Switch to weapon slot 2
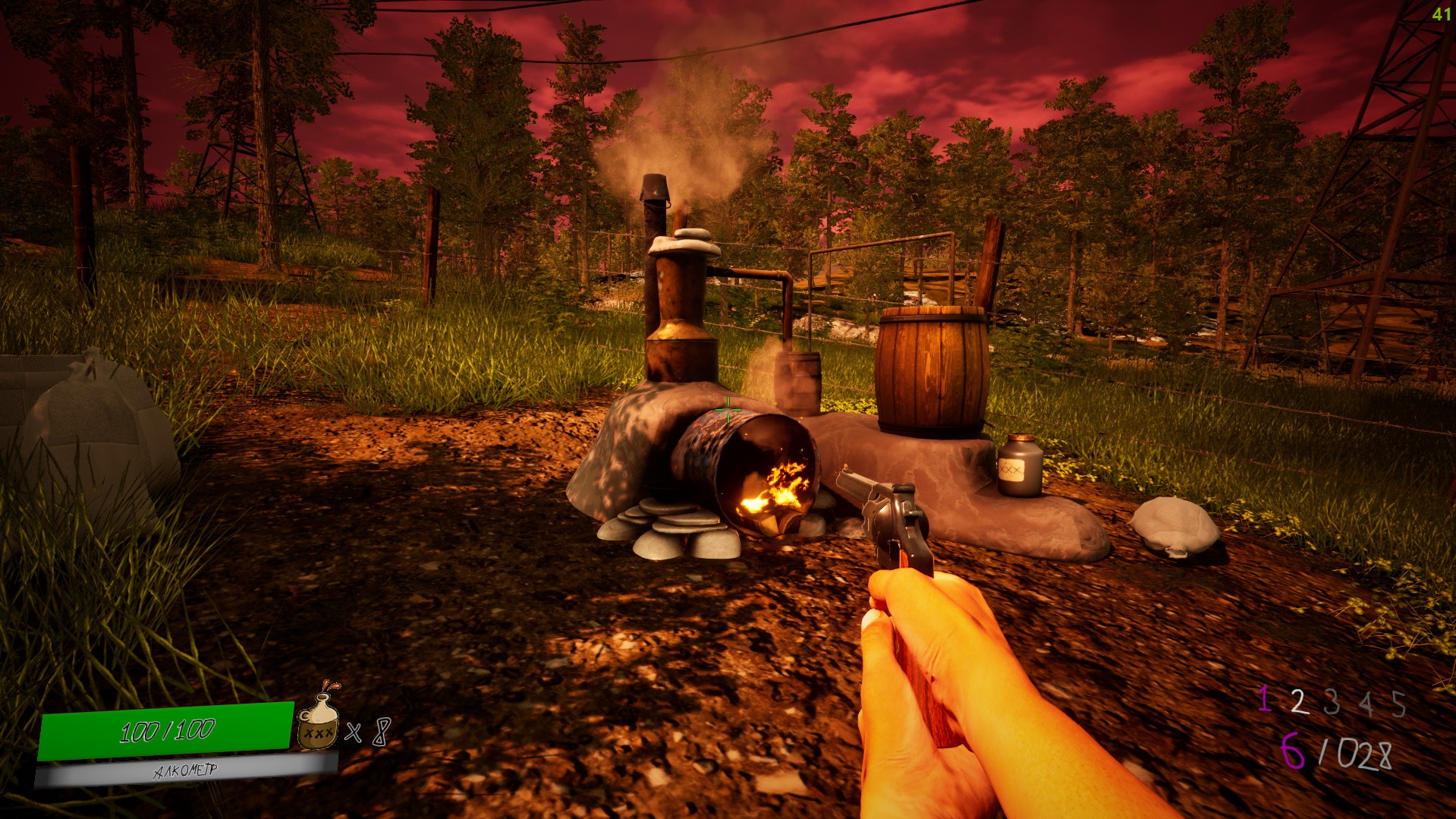Screen dimensions: 1456x819 1299,701
